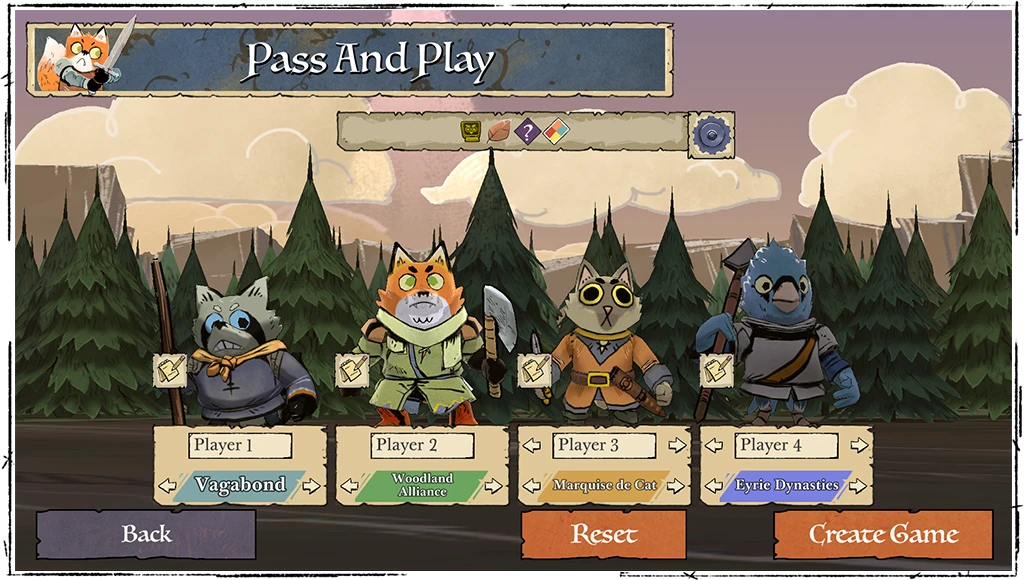Viewport: 1024px width, 580px height.
Task: Open game settings via the gear icon
Action: coord(712,133)
